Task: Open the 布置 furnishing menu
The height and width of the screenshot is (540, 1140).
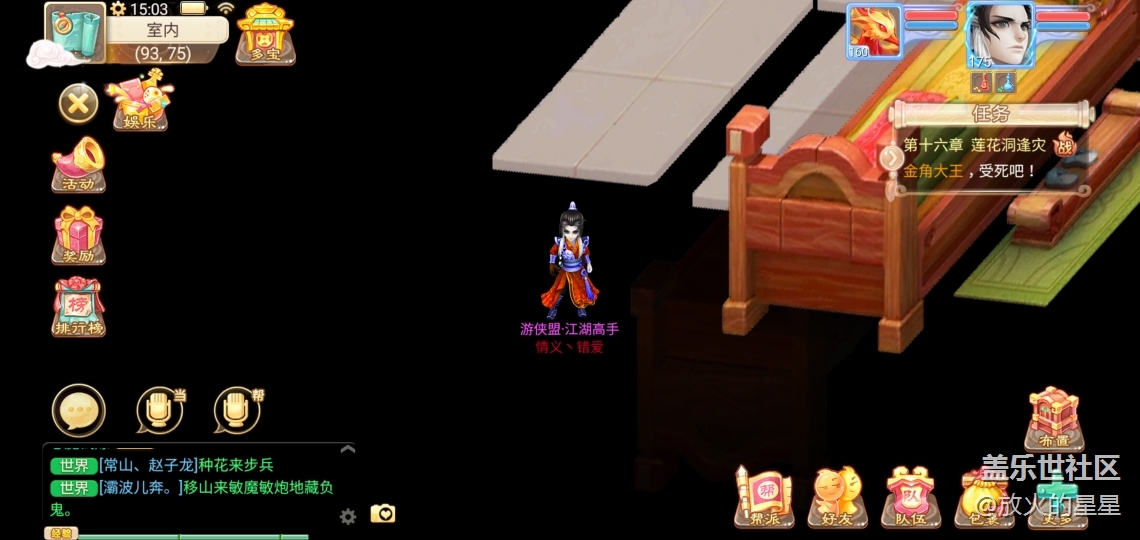Action: 1053,418
